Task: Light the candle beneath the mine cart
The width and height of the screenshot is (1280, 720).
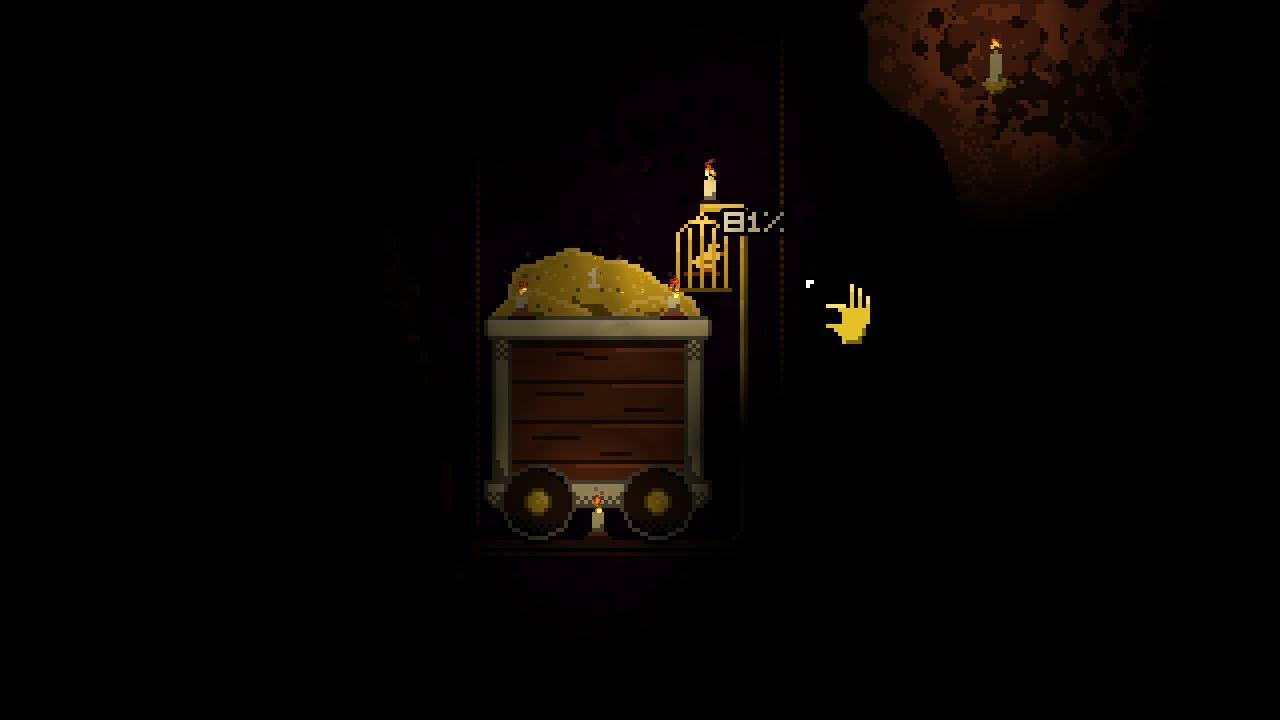Action: pyautogui.click(x=598, y=512)
